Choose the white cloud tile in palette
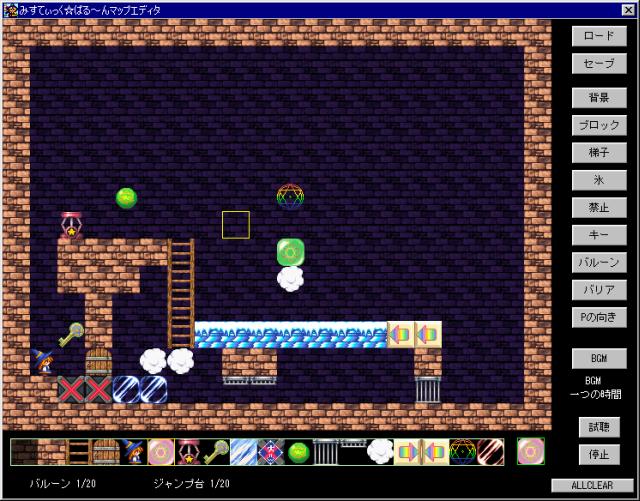This screenshot has height=501, width=640. [380, 452]
